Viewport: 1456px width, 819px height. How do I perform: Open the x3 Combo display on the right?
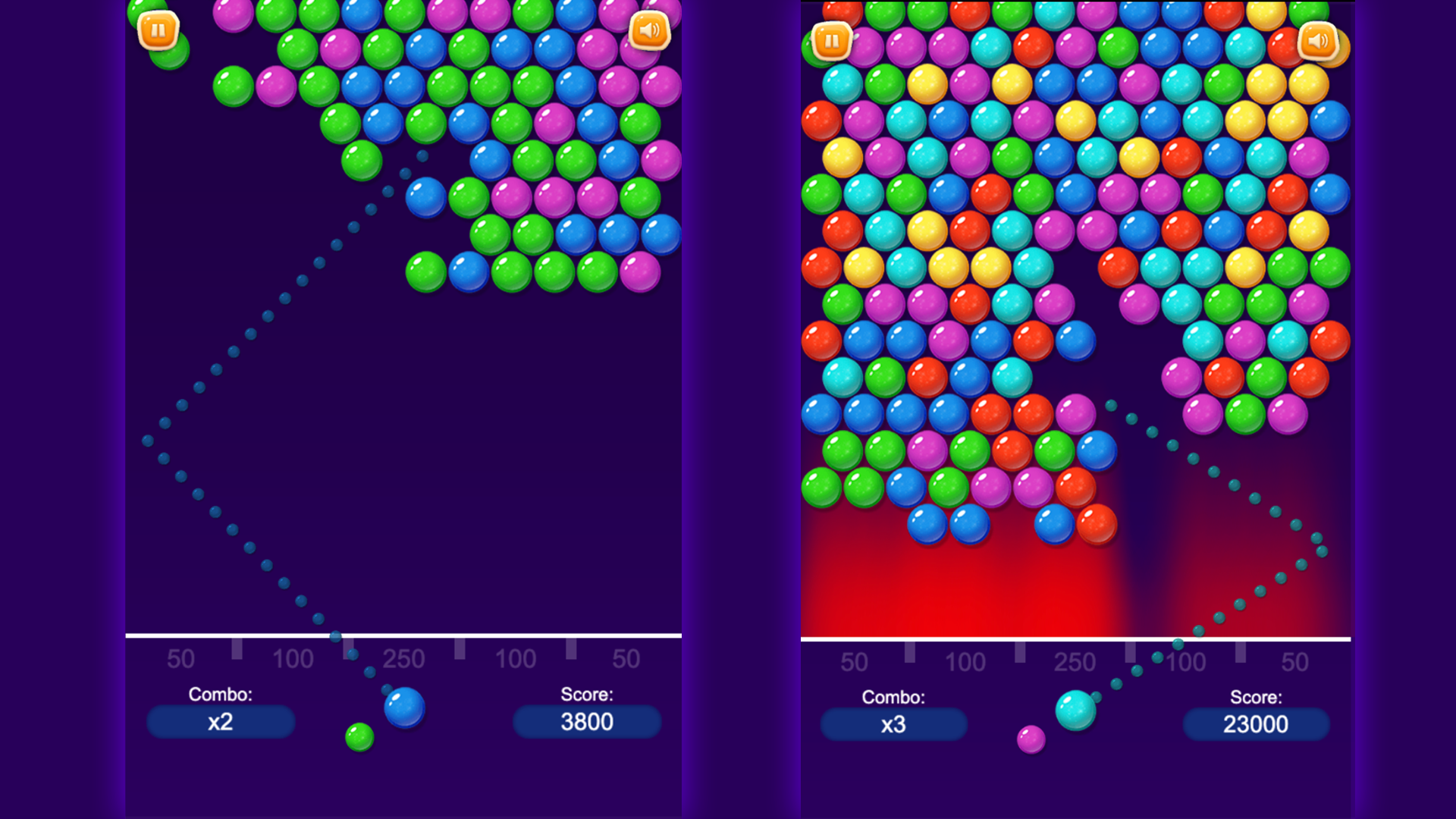[x=894, y=726]
